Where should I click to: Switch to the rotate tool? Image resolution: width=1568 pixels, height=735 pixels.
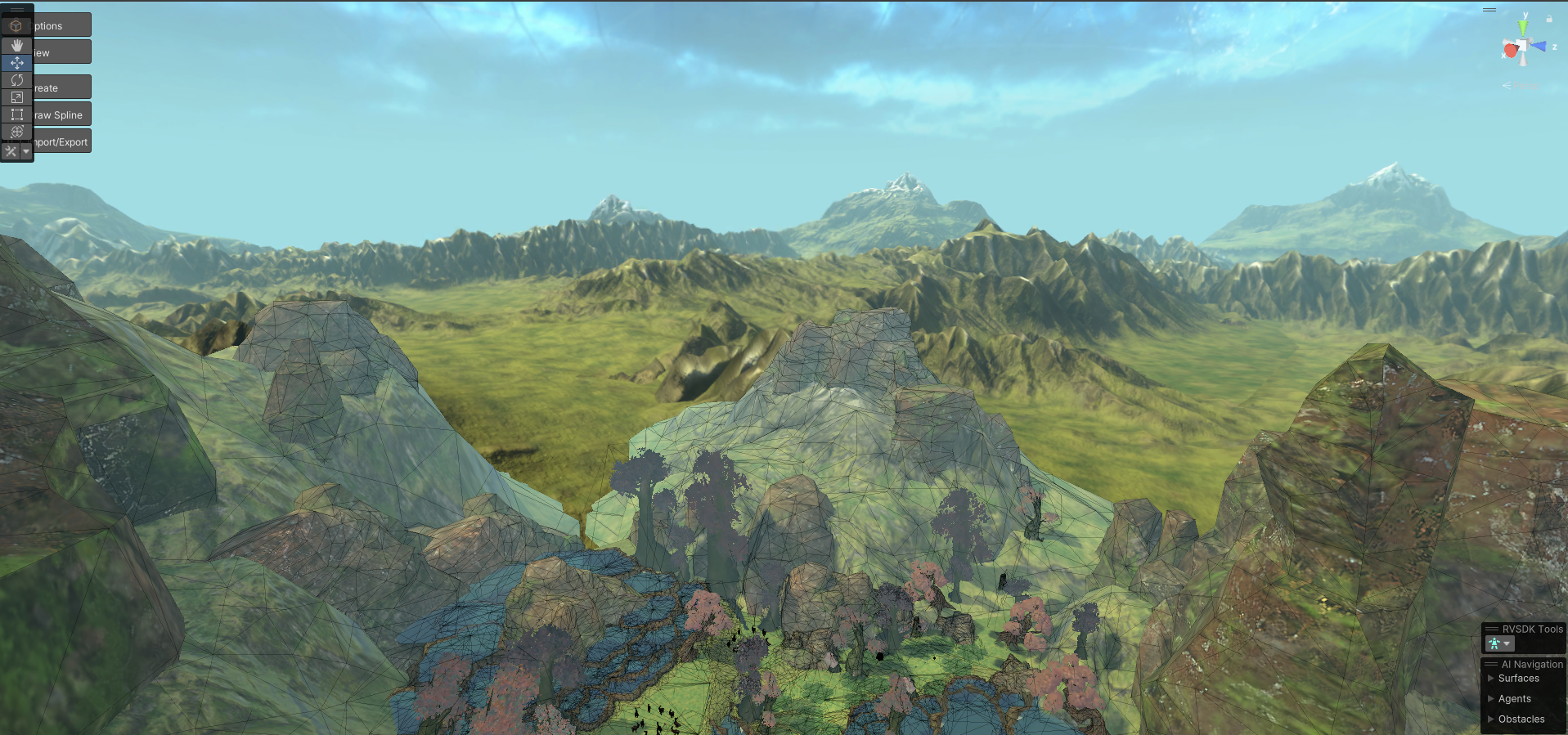(x=16, y=80)
